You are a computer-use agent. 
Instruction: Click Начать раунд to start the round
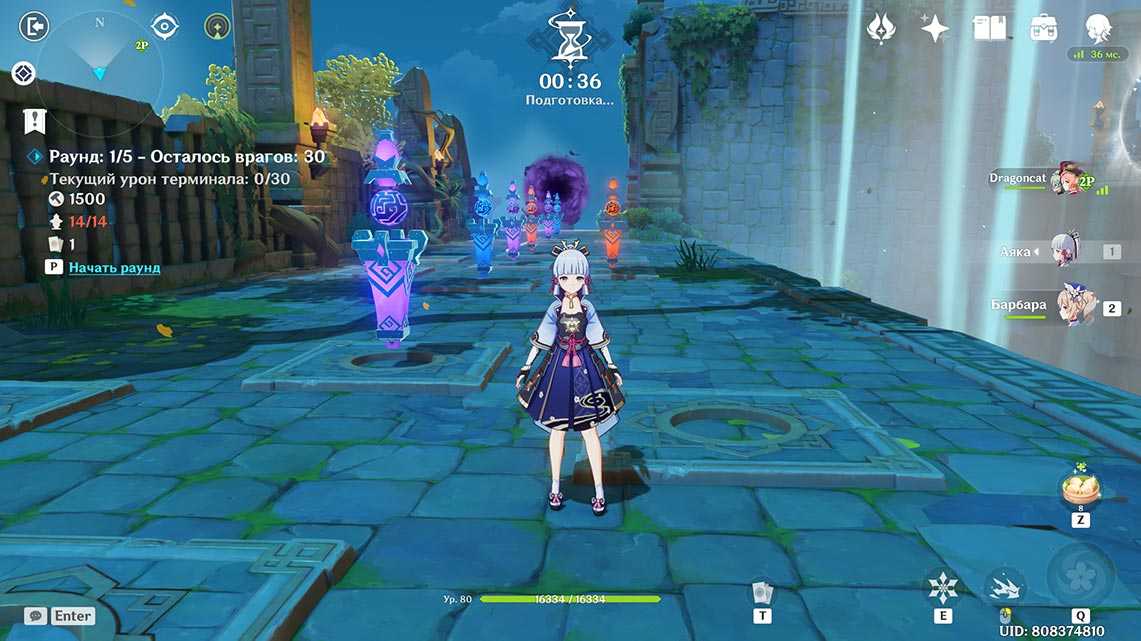(x=114, y=268)
